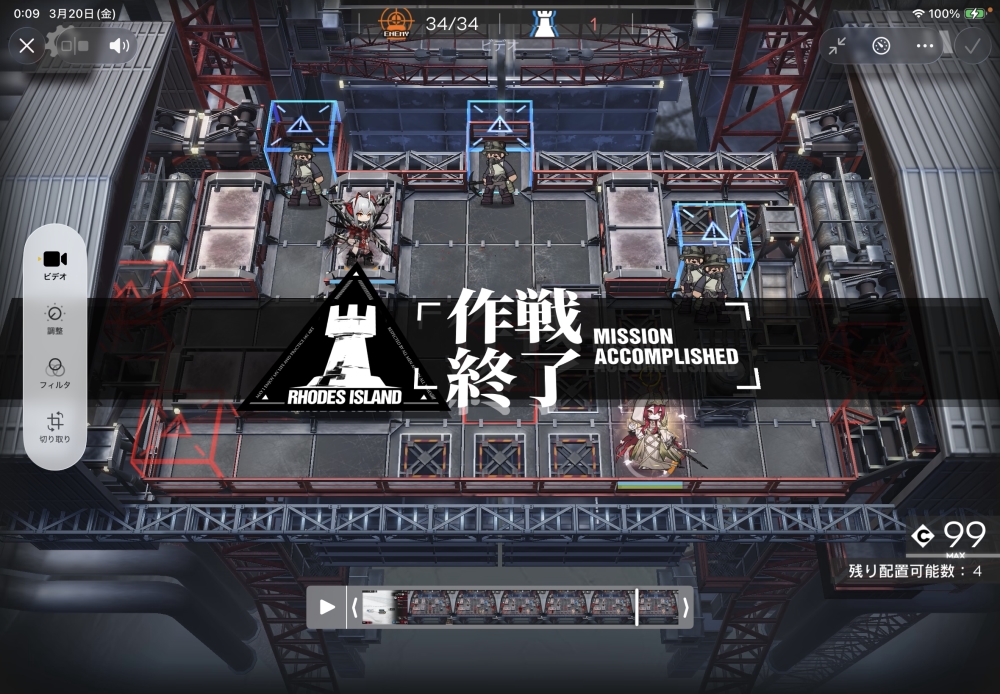Play the video from the timeline
This screenshot has width=1000, height=694.
(327, 607)
